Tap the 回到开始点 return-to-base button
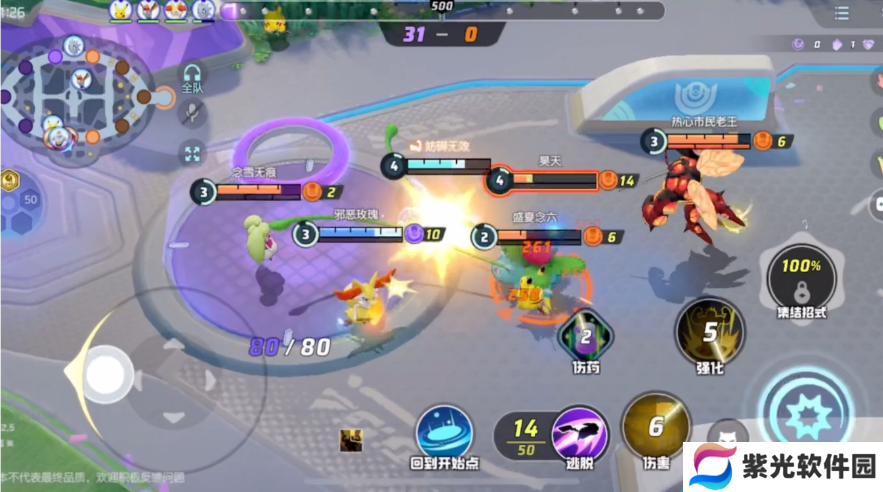Screen dimensions: 883x492 [x=445, y=434]
